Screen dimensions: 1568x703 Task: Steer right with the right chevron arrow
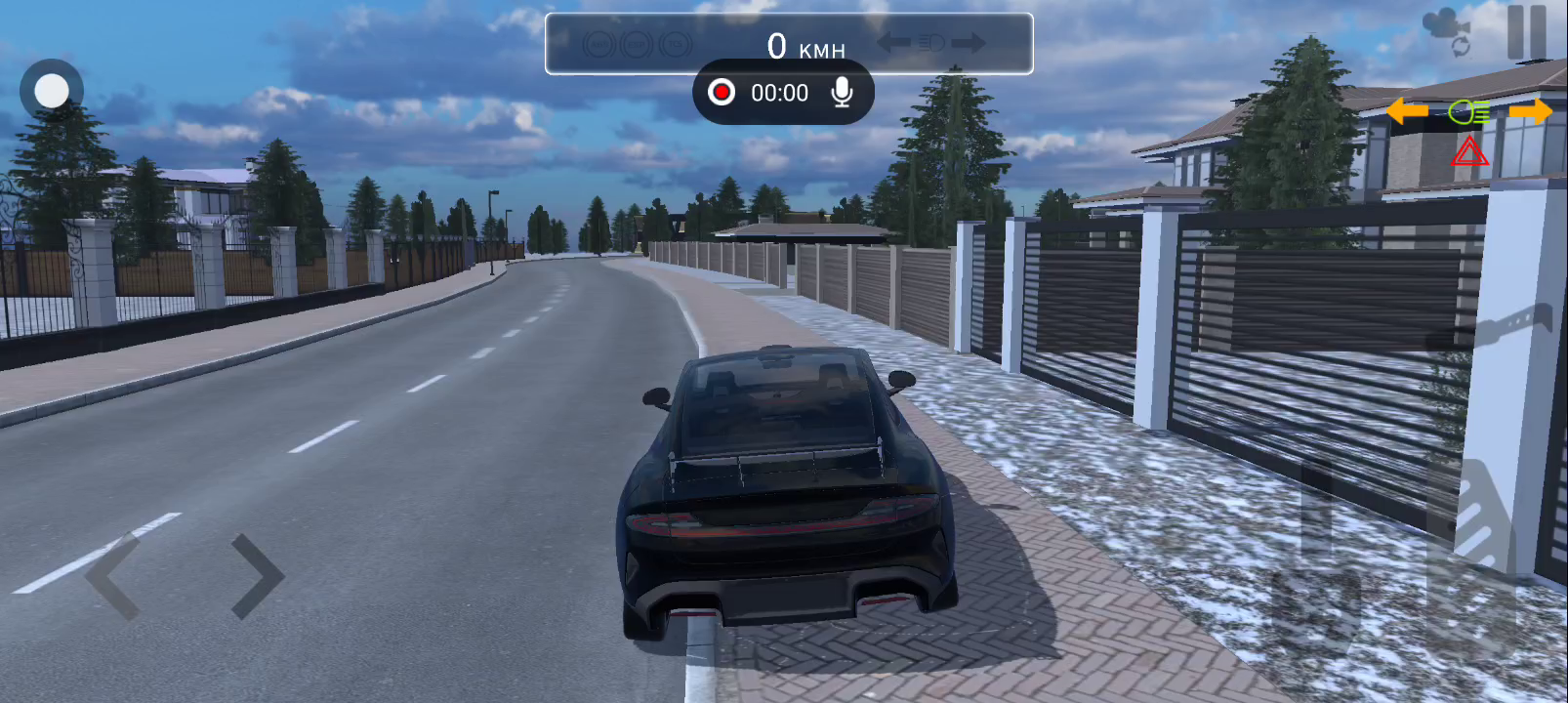(x=257, y=576)
